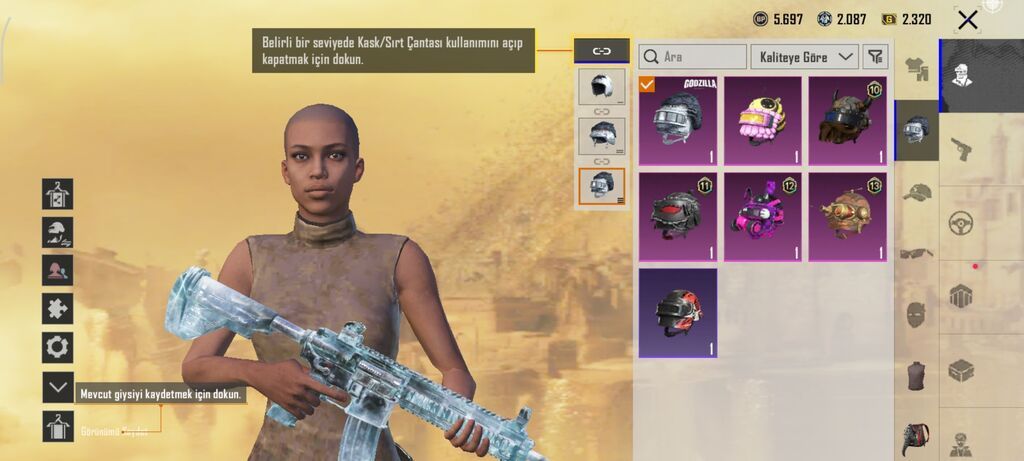1024x461 pixels.
Task: Open the Kaliteye Göre sort dropdown
Action: pyautogui.click(x=804, y=57)
